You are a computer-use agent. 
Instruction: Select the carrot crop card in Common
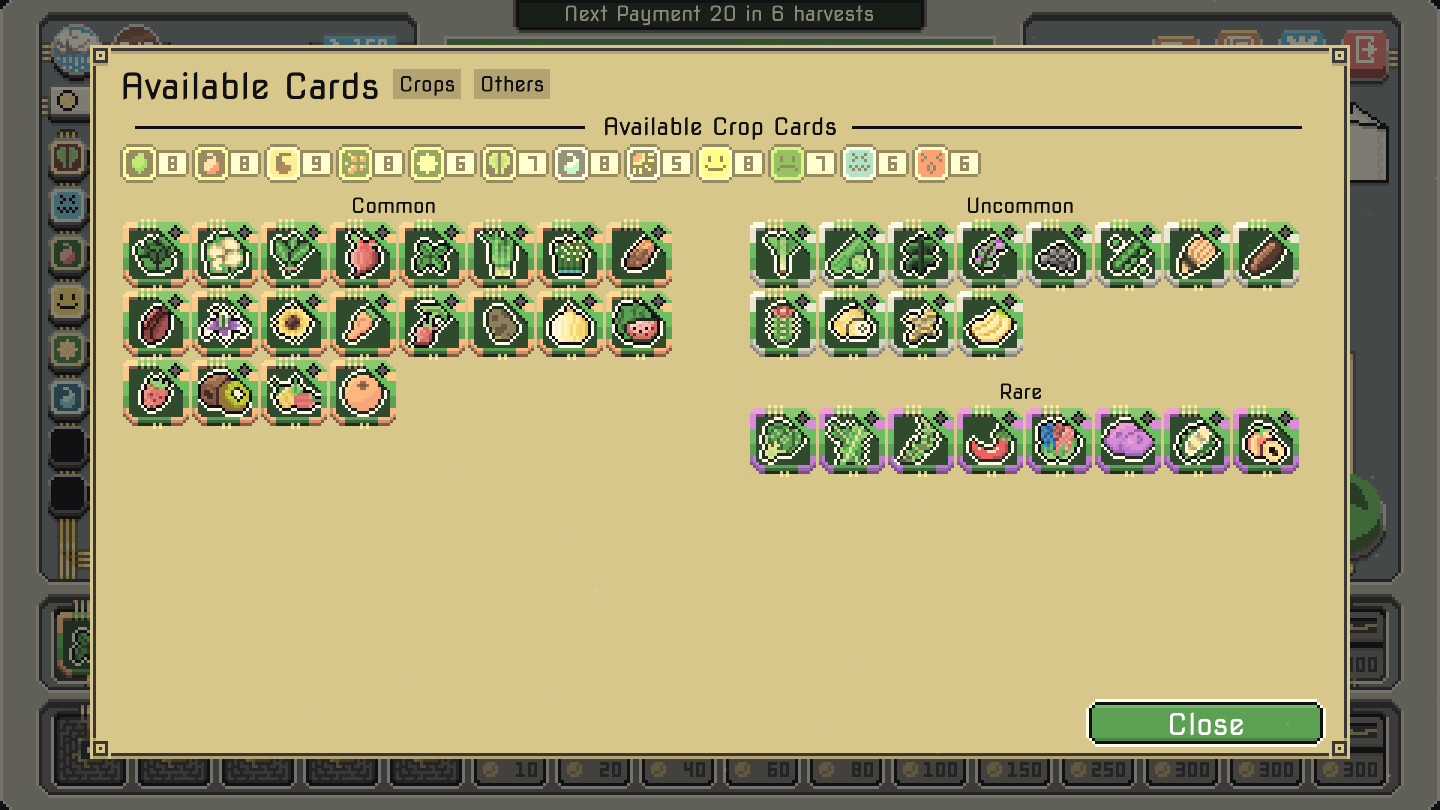click(x=361, y=323)
